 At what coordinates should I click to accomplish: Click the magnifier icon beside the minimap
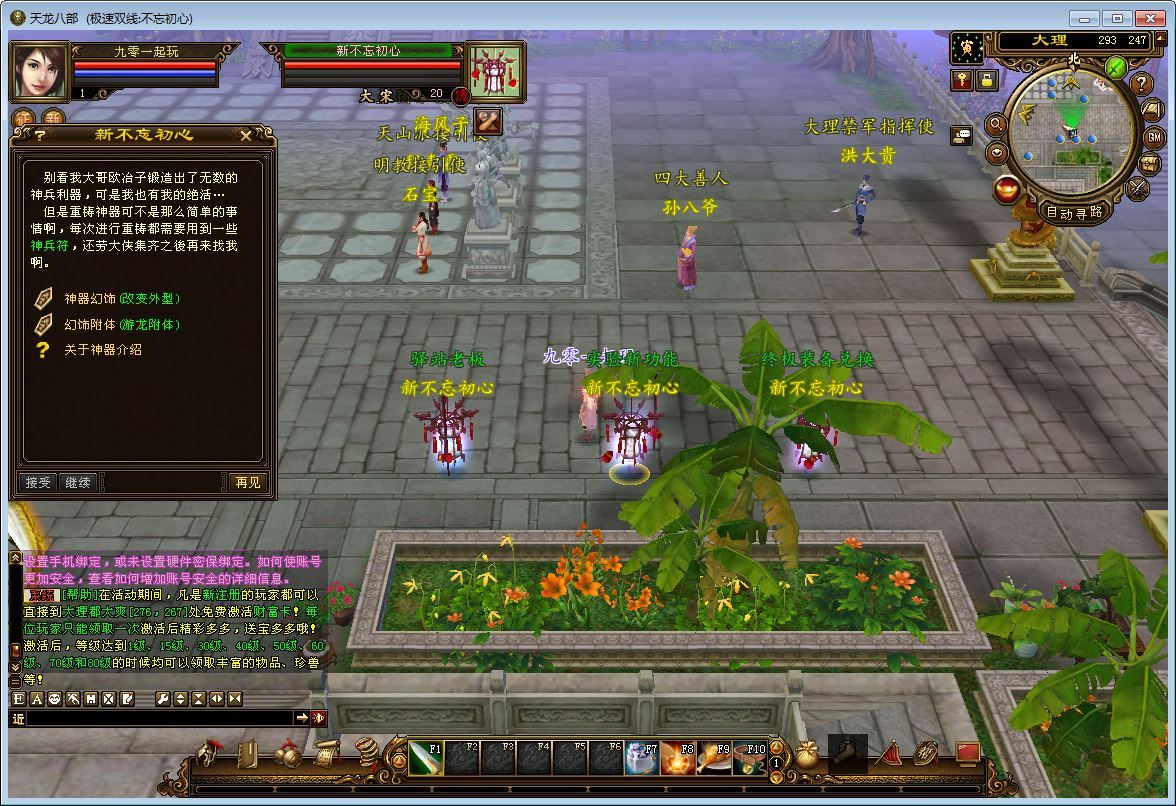(995, 124)
